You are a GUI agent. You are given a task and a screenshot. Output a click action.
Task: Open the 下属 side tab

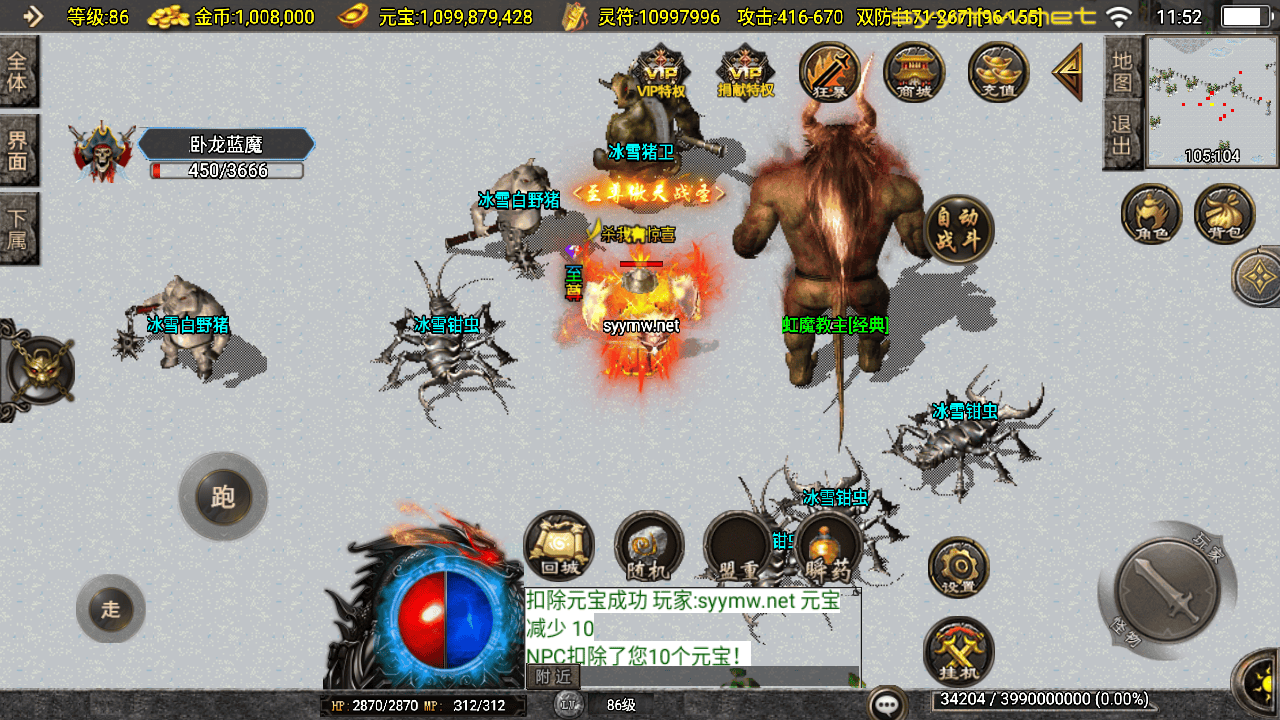(x=18, y=229)
